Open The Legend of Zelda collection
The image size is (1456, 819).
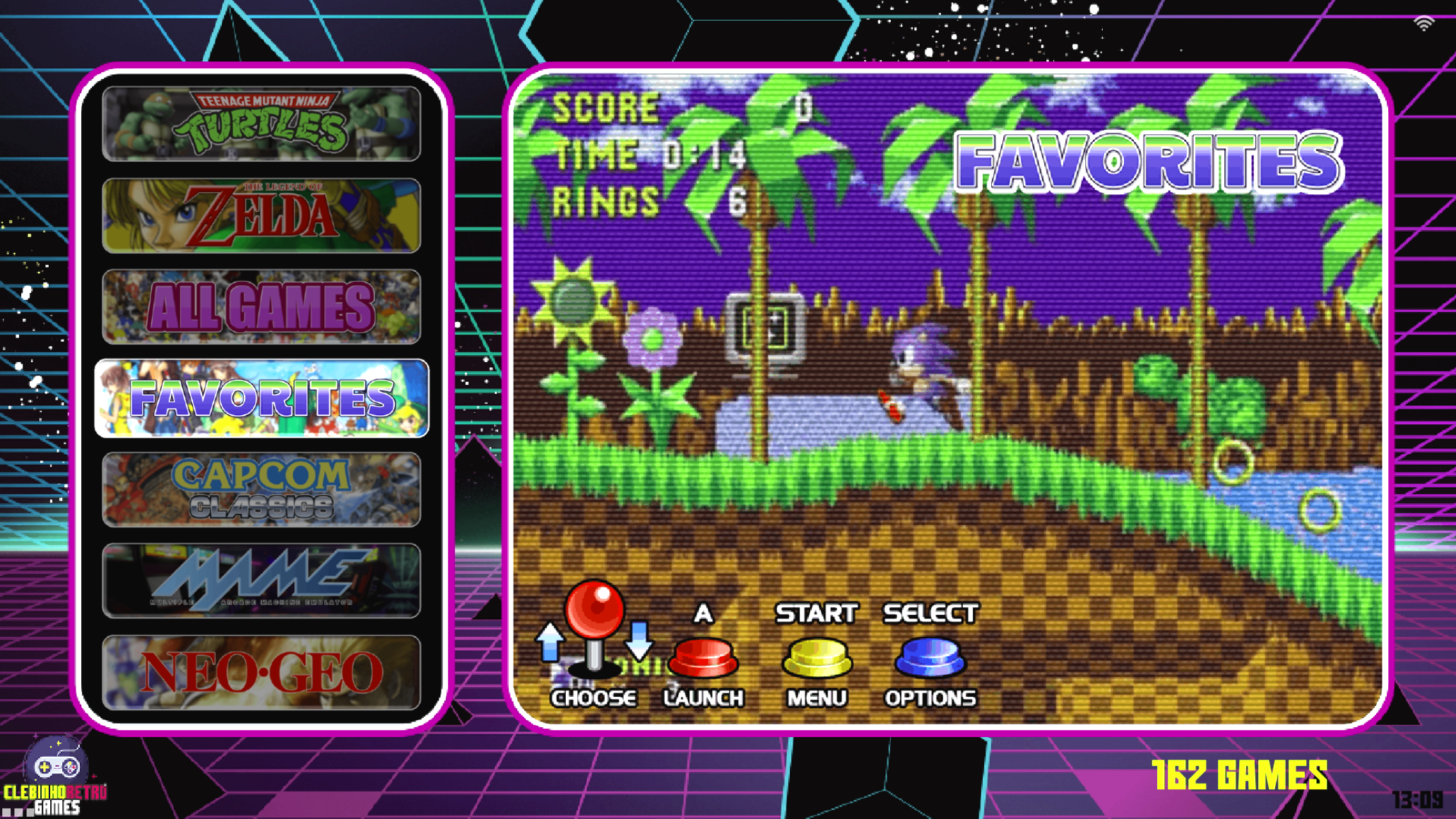(261, 215)
